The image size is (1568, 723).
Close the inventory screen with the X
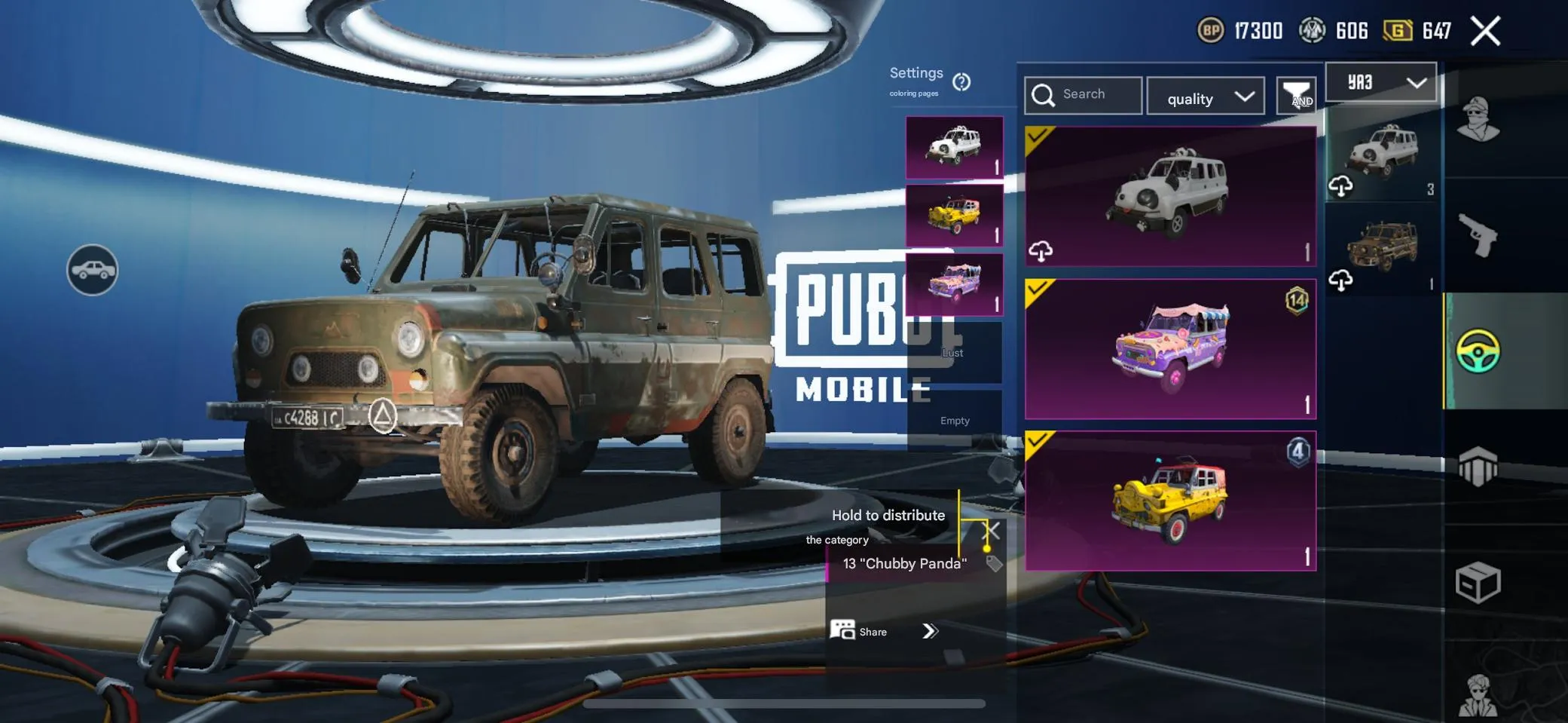(1485, 32)
